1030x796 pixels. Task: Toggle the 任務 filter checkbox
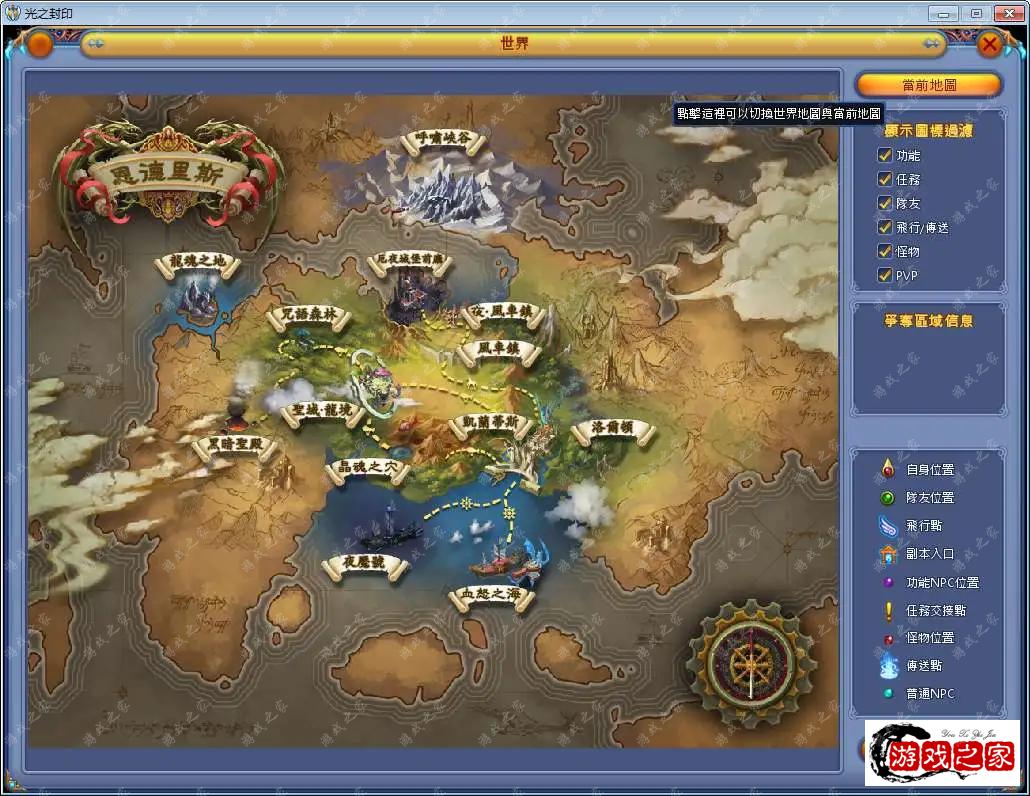(884, 179)
